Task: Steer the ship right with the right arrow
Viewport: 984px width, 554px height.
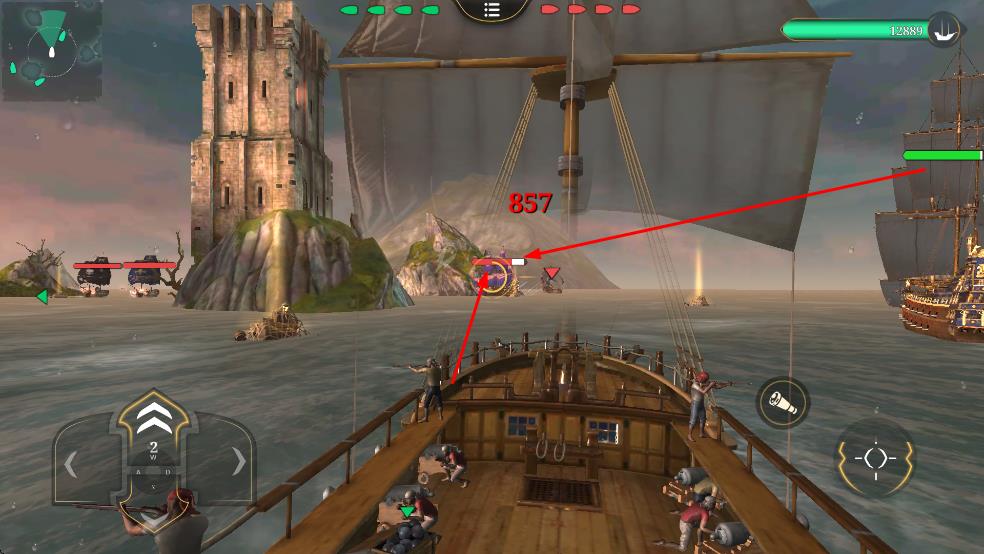Action: coord(238,462)
